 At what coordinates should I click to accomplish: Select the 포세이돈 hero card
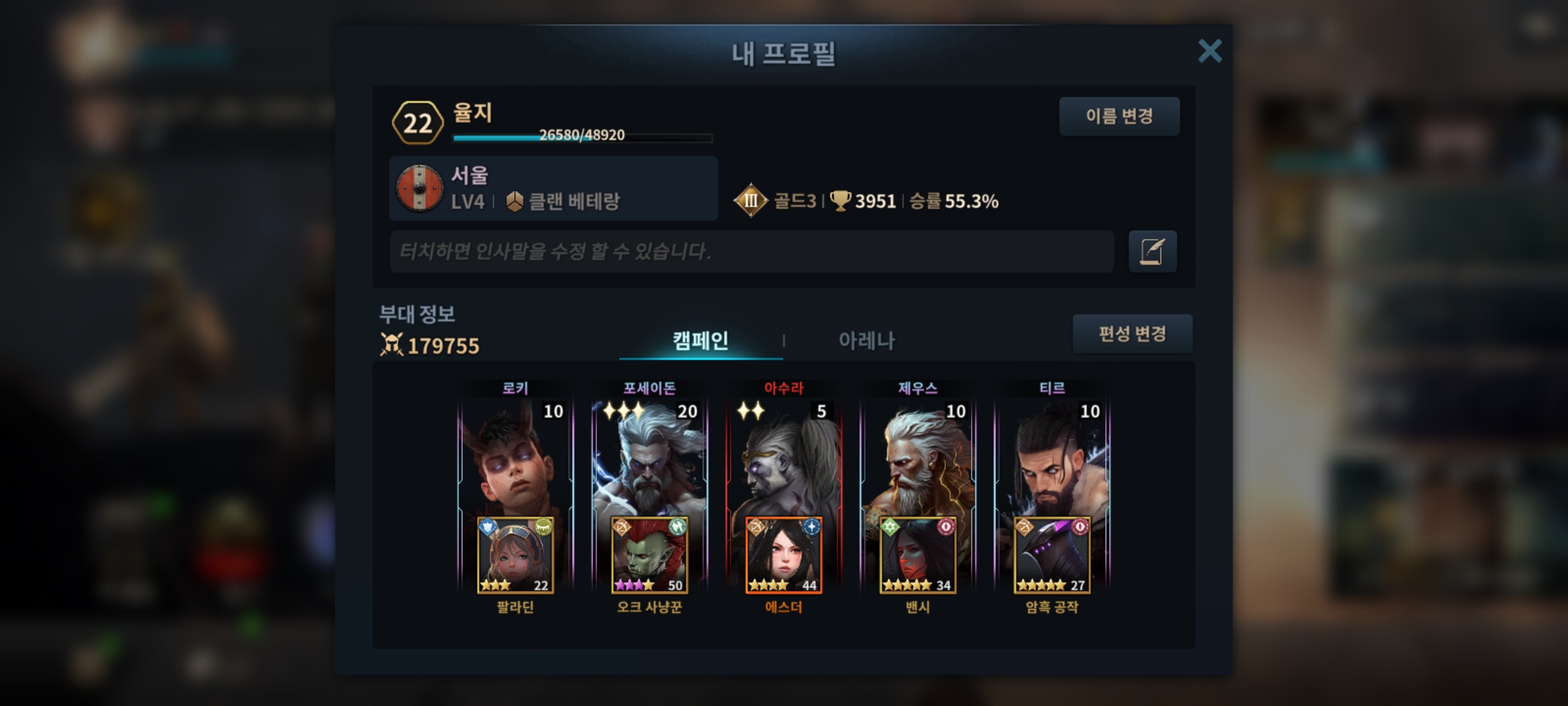click(649, 458)
